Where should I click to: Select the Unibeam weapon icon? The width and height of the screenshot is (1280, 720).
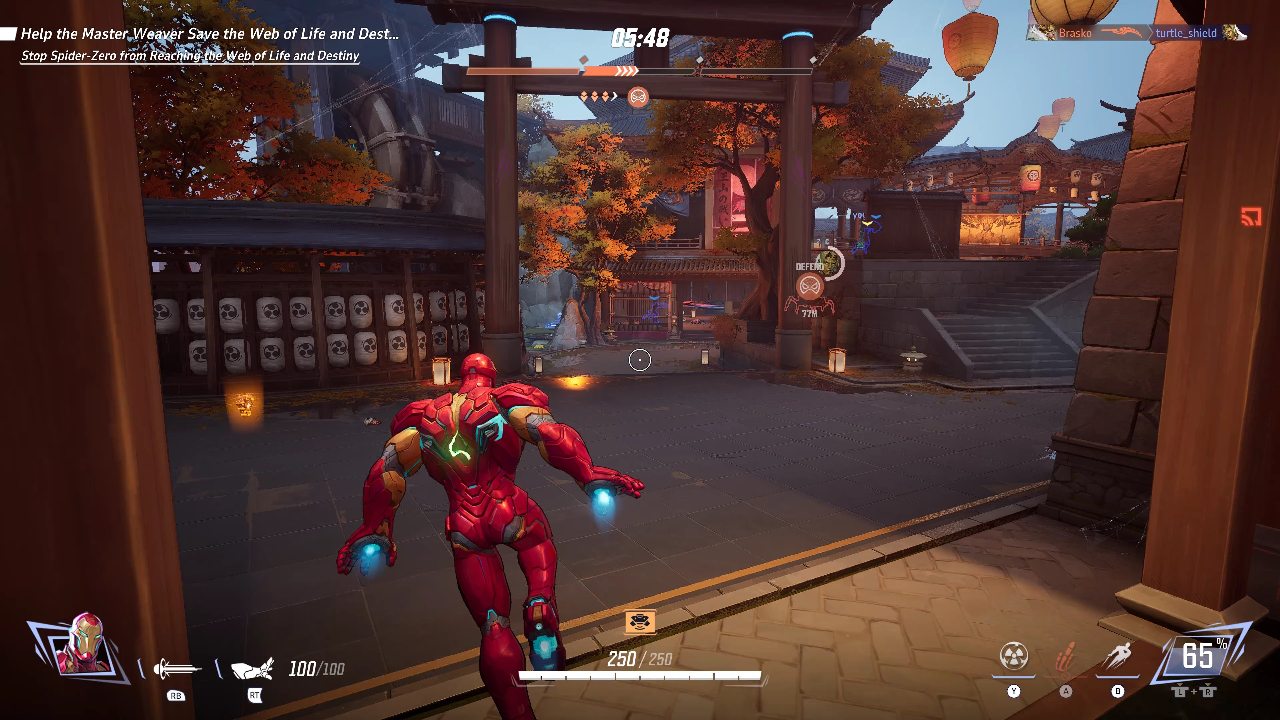pyautogui.click(x=176, y=669)
